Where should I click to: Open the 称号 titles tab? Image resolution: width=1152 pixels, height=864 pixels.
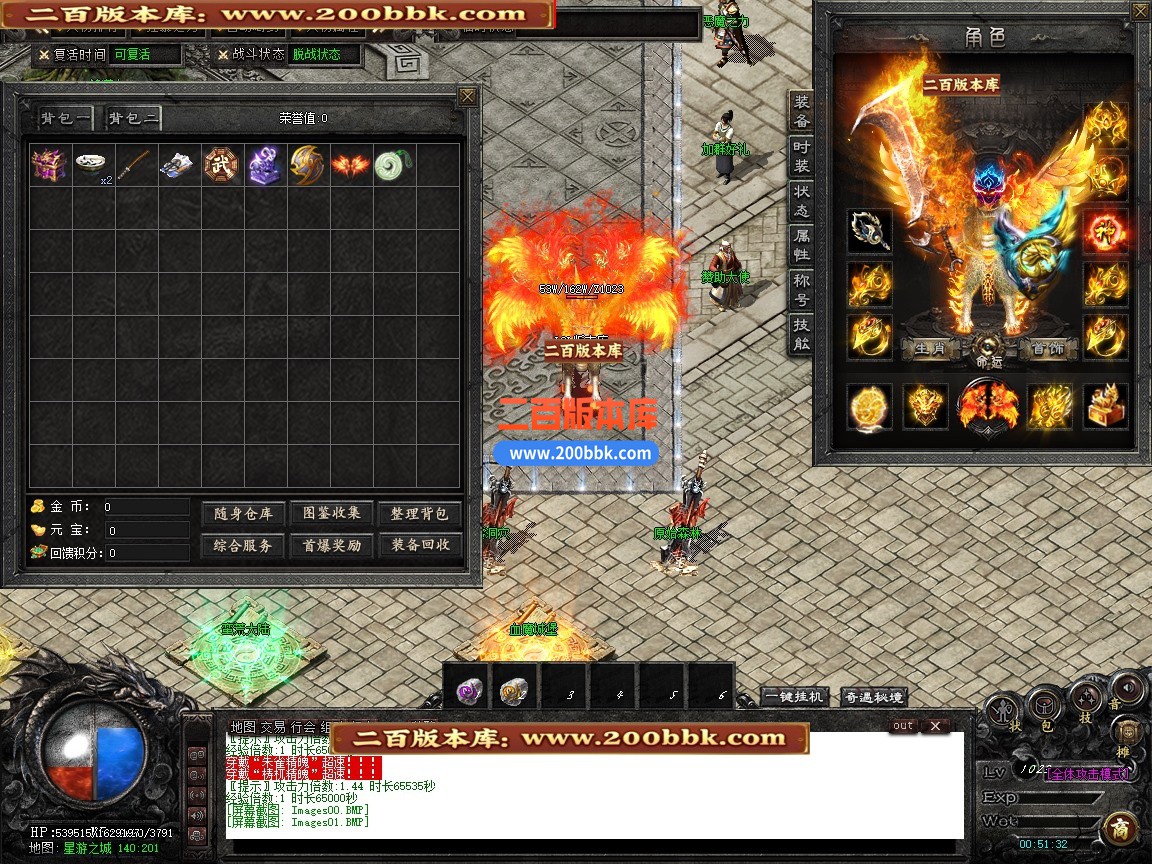[802, 290]
